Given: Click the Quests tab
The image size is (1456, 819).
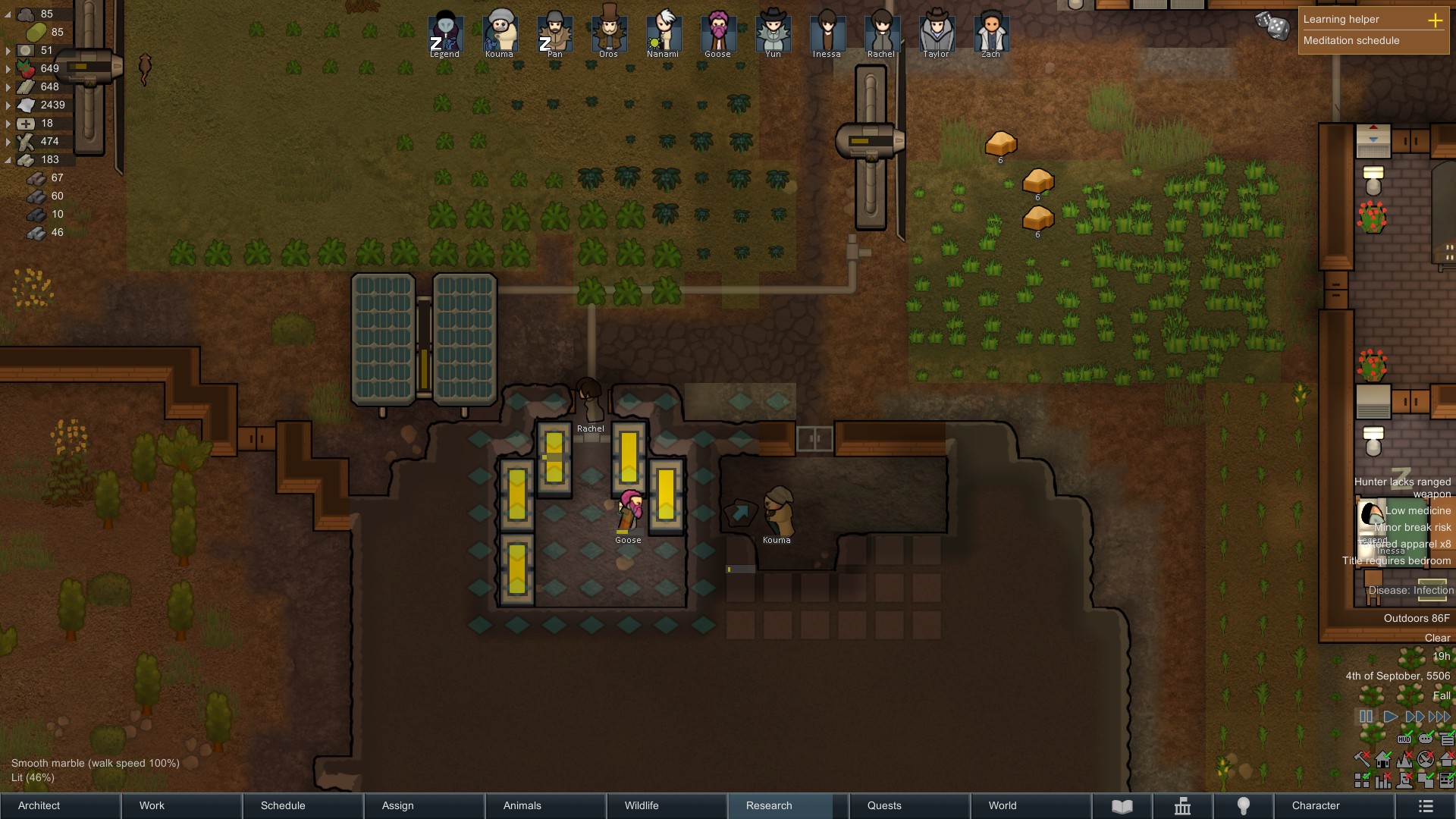Looking at the screenshot, I should tap(884, 805).
